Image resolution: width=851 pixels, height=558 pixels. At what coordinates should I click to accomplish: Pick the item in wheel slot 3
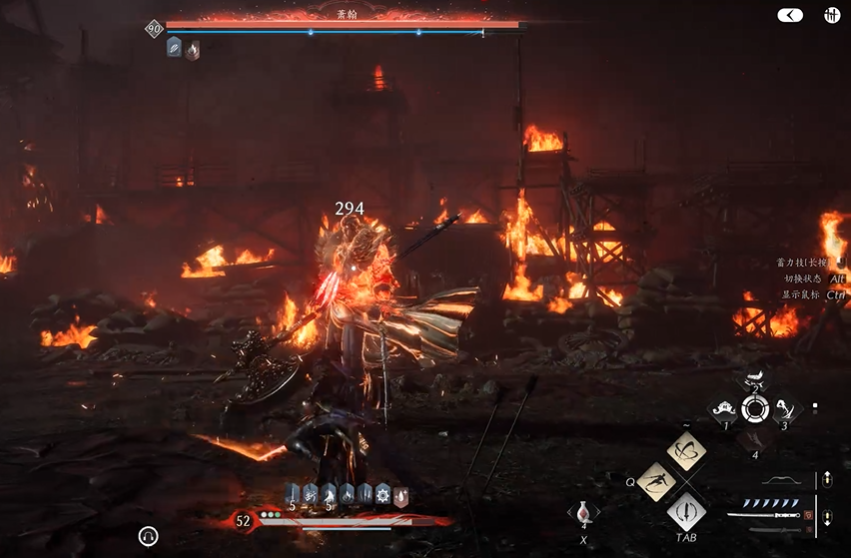pyautogui.click(x=786, y=408)
